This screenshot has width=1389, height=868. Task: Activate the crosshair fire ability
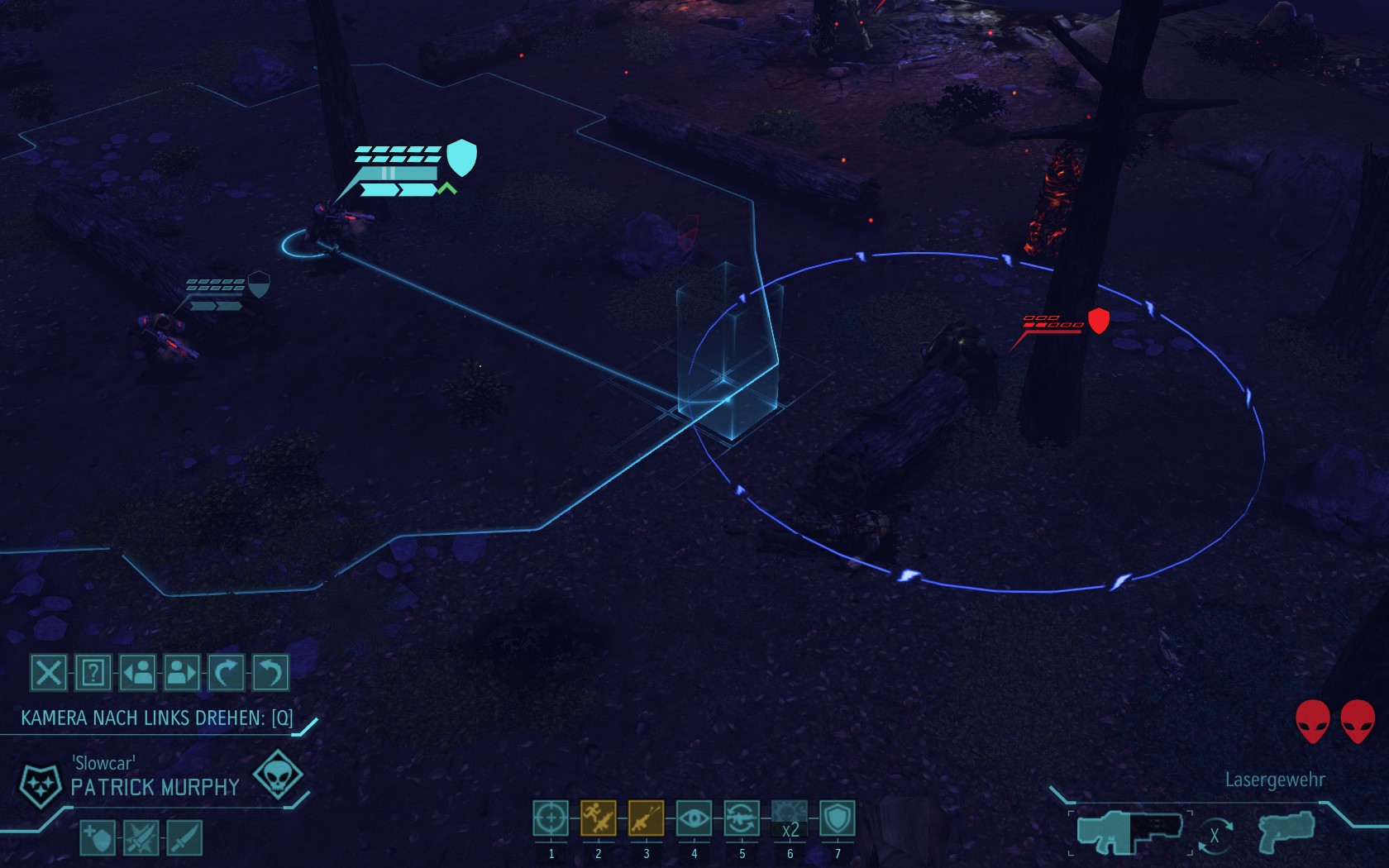(551, 818)
